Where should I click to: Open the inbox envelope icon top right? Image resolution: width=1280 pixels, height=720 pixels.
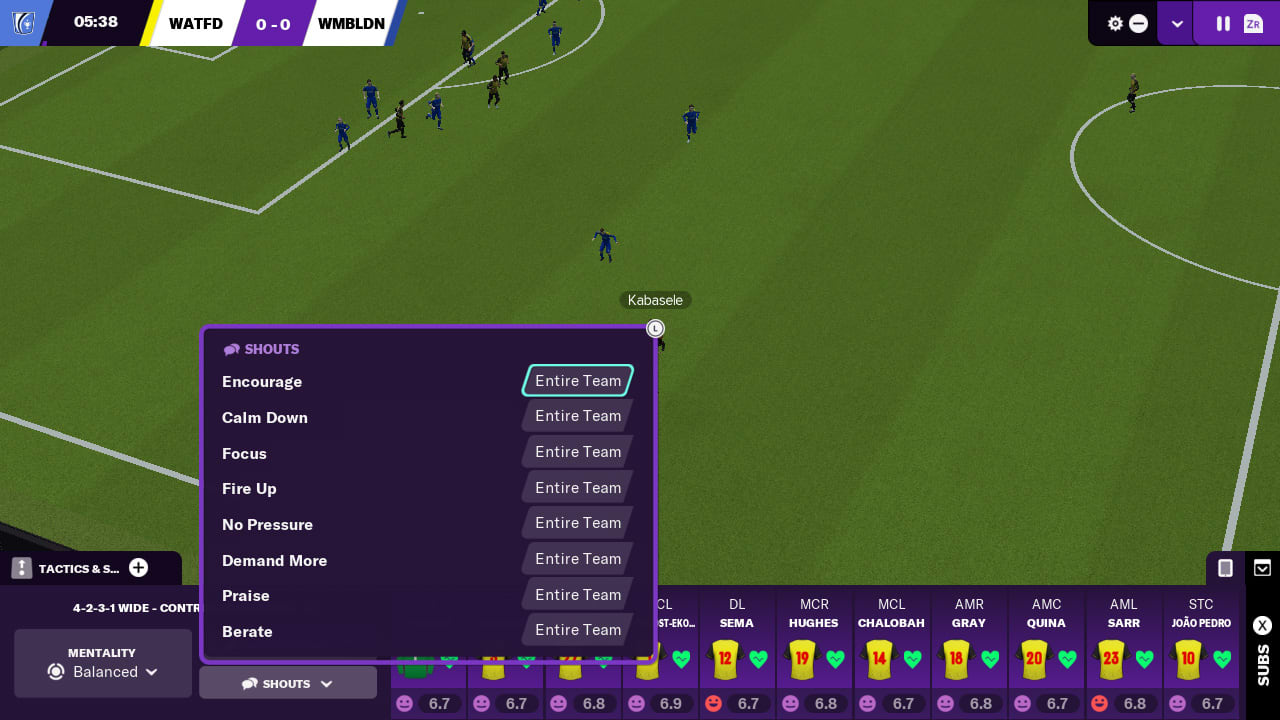coord(1262,567)
